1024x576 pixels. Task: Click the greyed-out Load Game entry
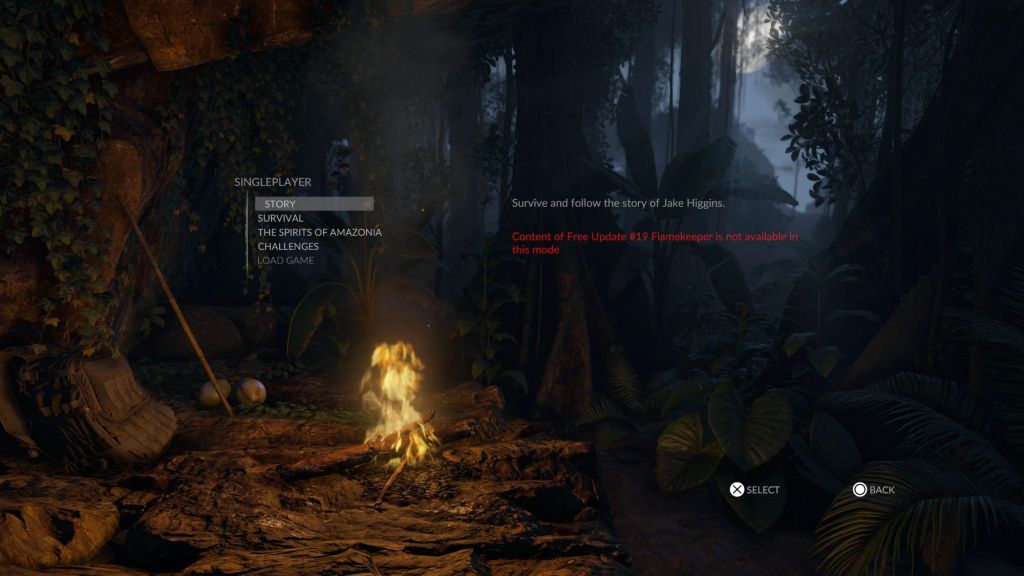(285, 260)
